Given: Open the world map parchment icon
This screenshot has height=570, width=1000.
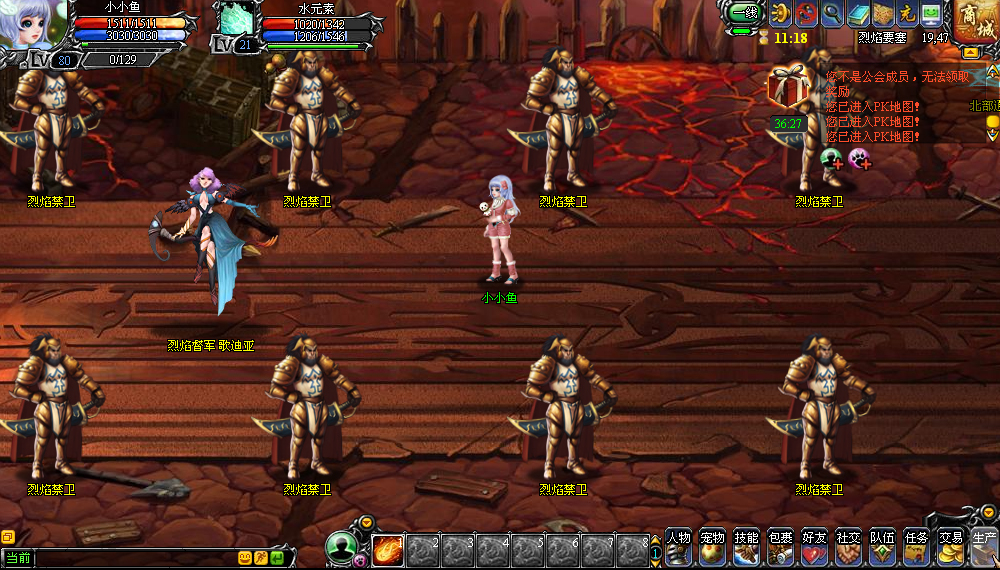Looking at the screenshot, I should pos(882,14).
